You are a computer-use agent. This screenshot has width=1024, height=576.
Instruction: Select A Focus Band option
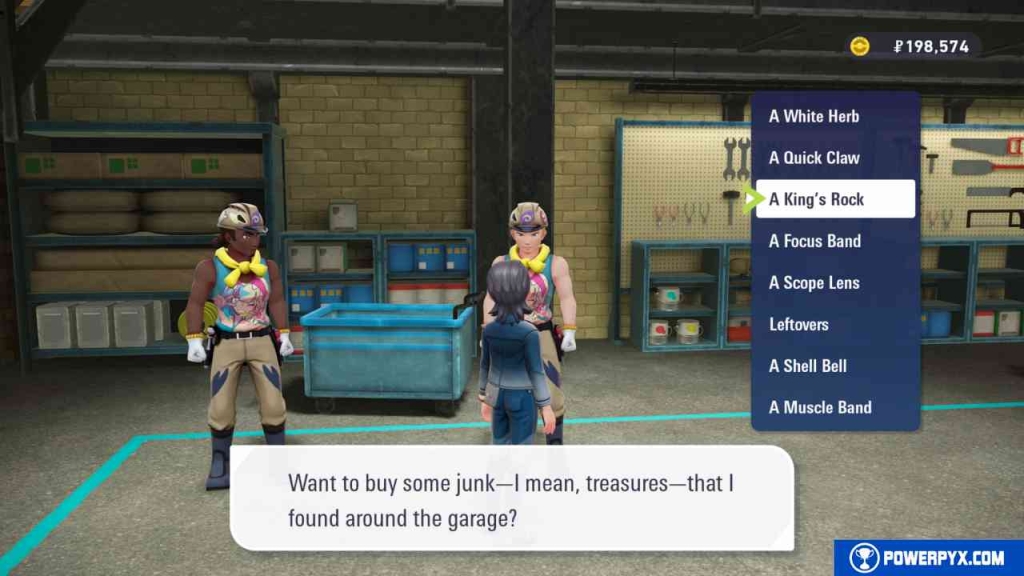pyautogui.click(x=815, y=241)
